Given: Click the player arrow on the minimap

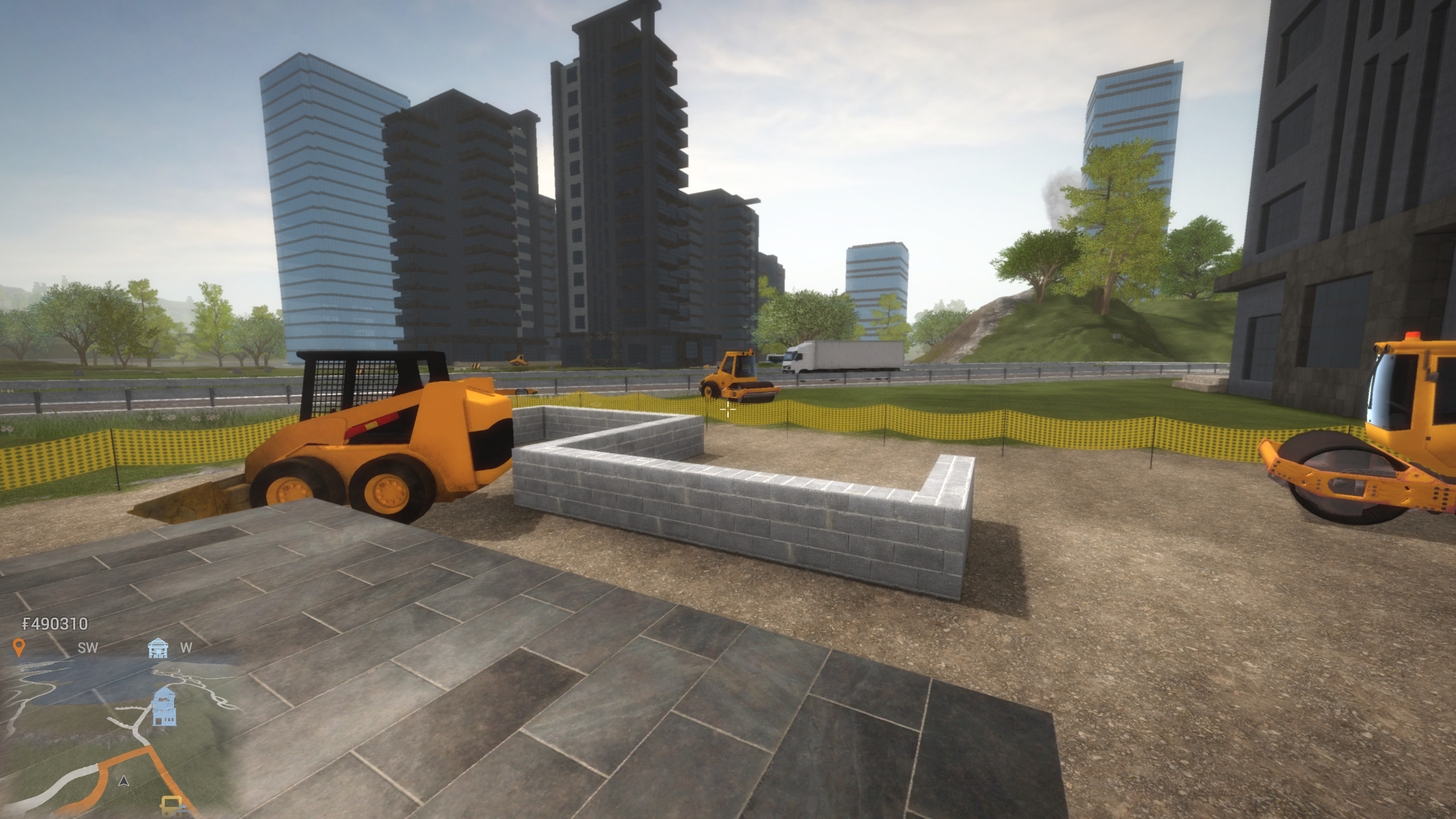Looking at the screenshot, I should coord(122,783).
